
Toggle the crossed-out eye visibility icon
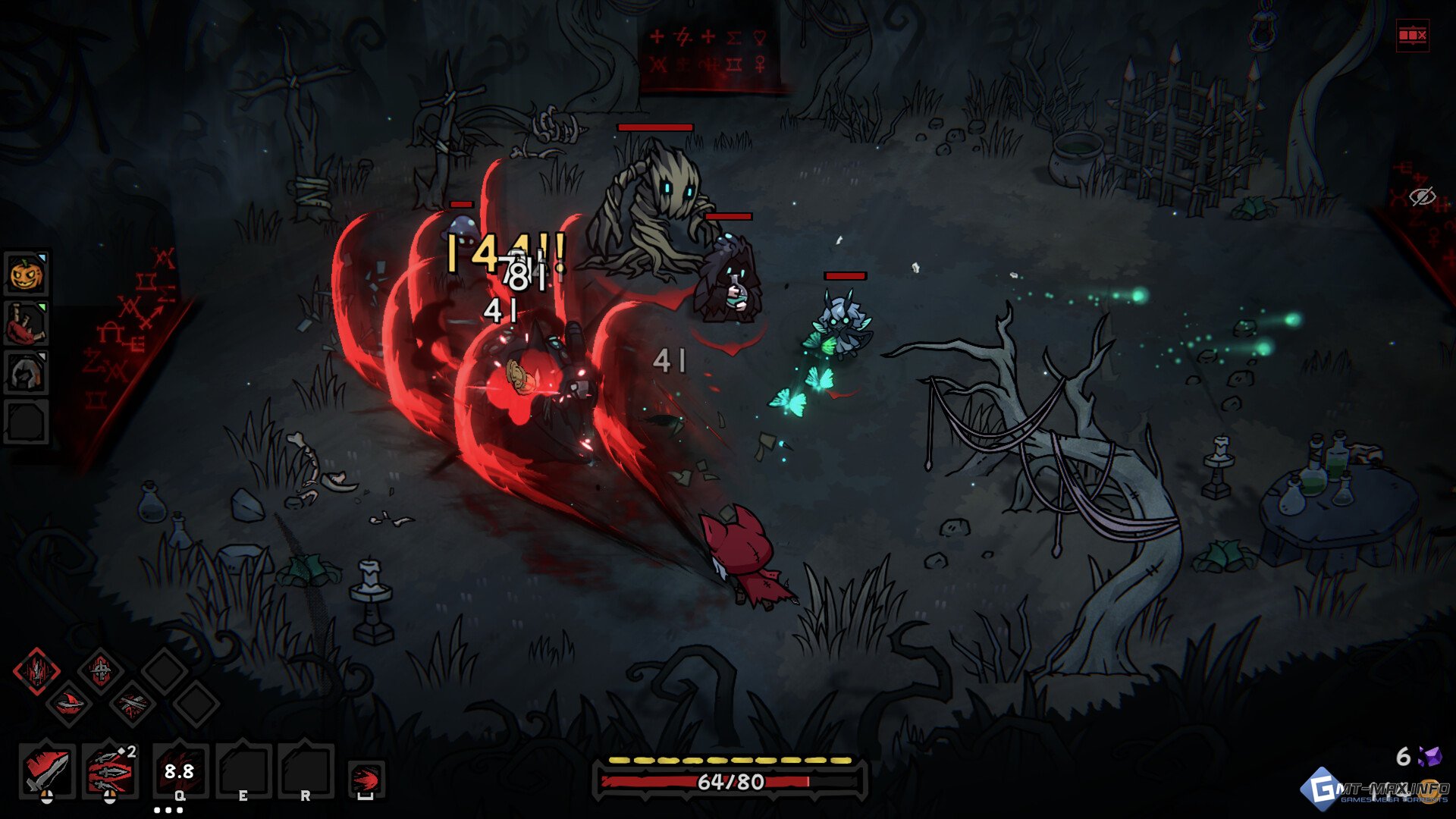(x=1422, y=197)
